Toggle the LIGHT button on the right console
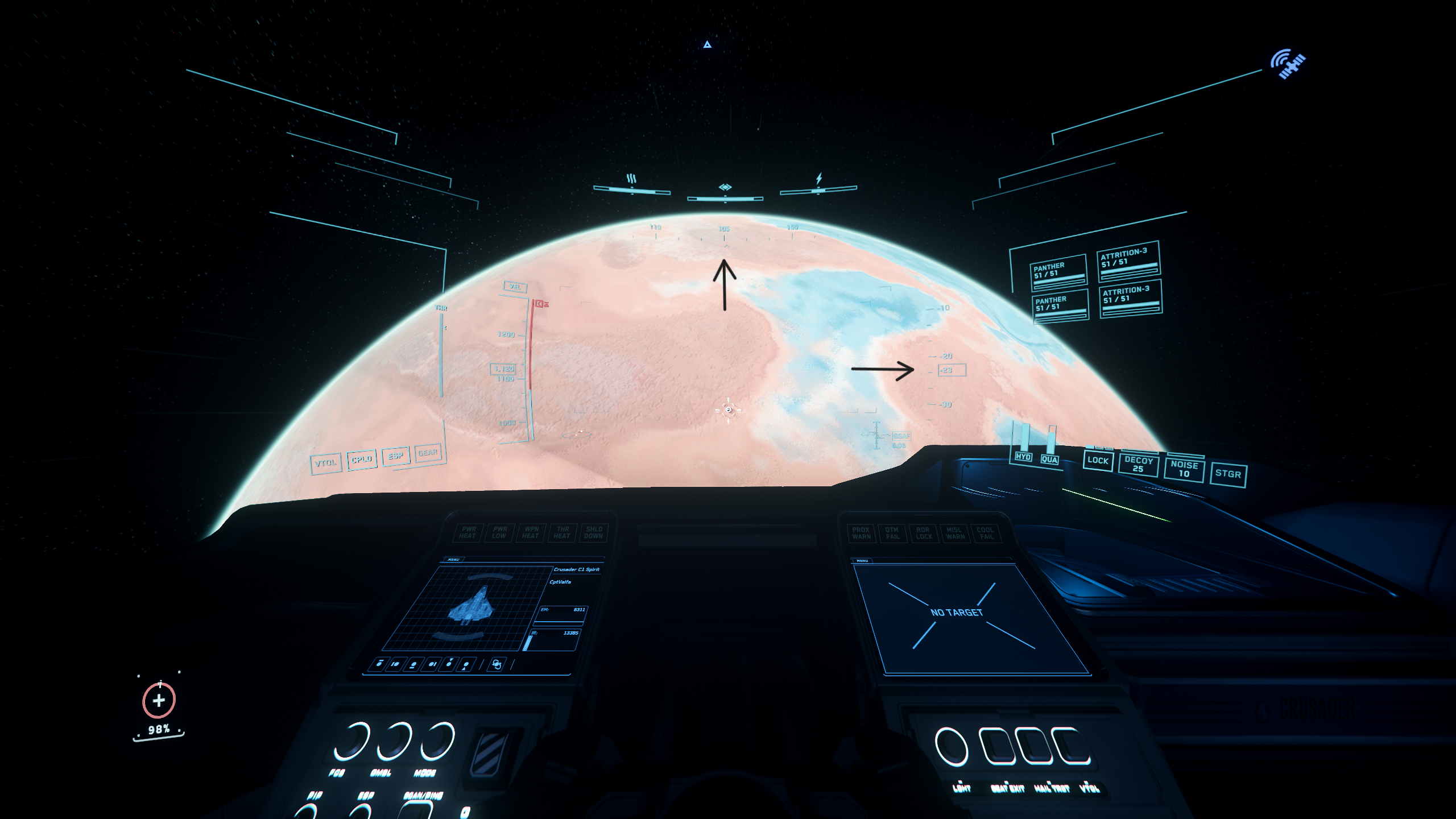This screenshot has height=819, width=1456. point(952,747)
